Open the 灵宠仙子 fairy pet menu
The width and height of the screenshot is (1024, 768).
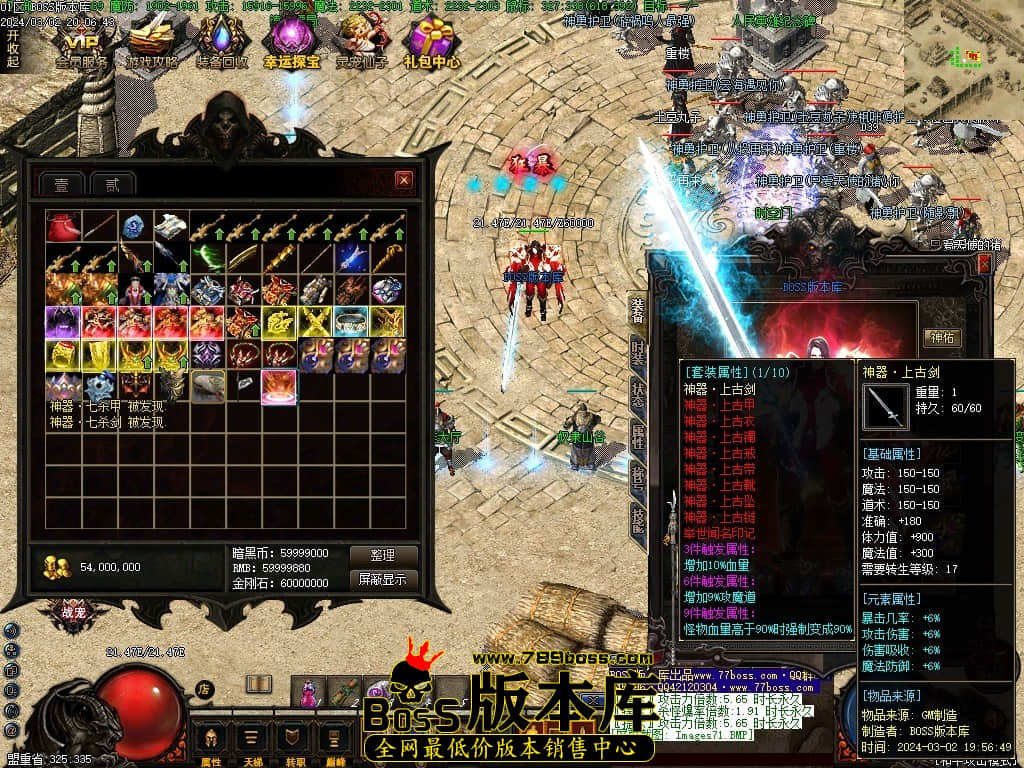coord(361,43)
